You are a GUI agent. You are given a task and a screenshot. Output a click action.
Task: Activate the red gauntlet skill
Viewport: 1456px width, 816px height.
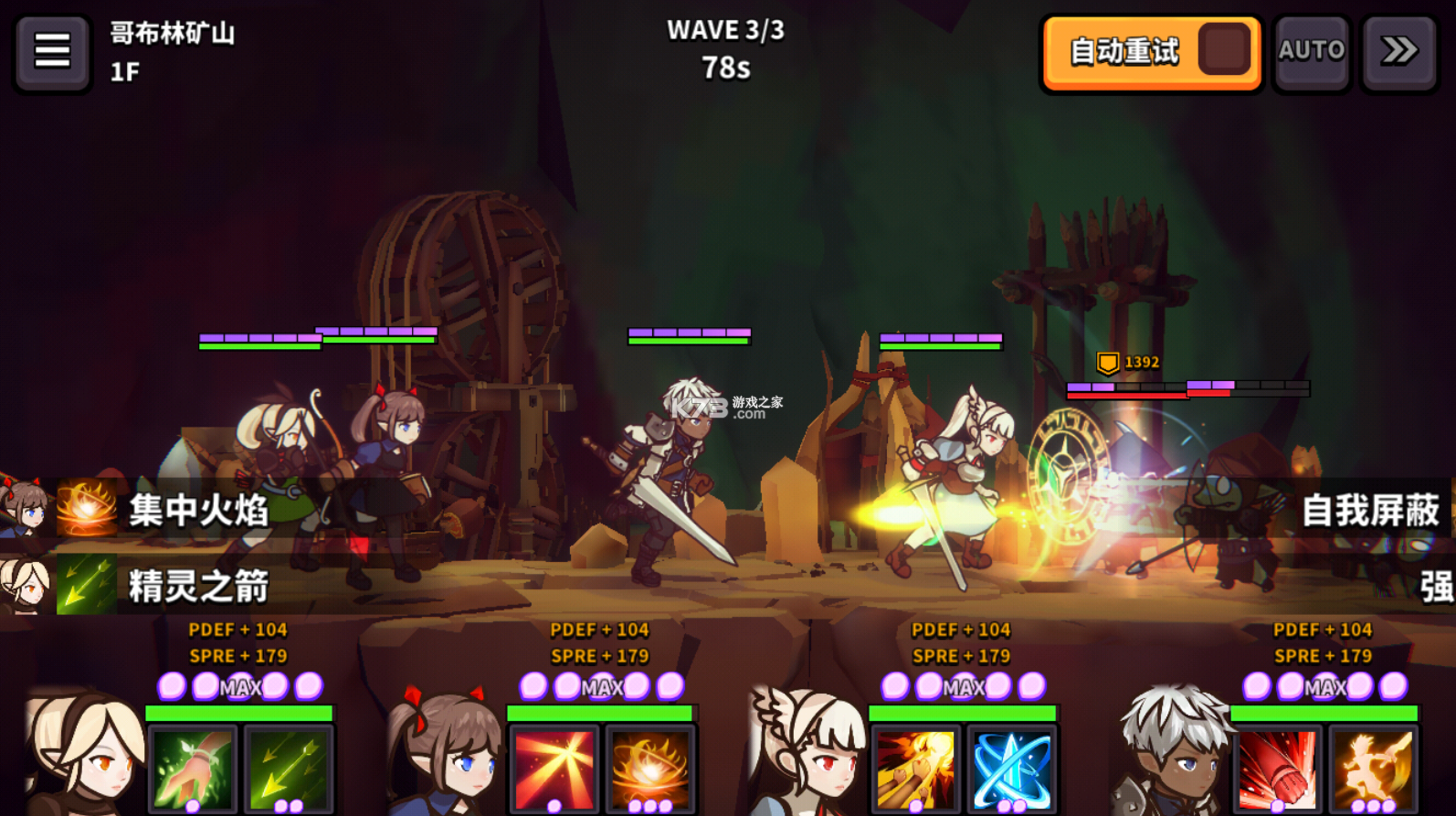pyautogui.click(x=1277, y=768)
